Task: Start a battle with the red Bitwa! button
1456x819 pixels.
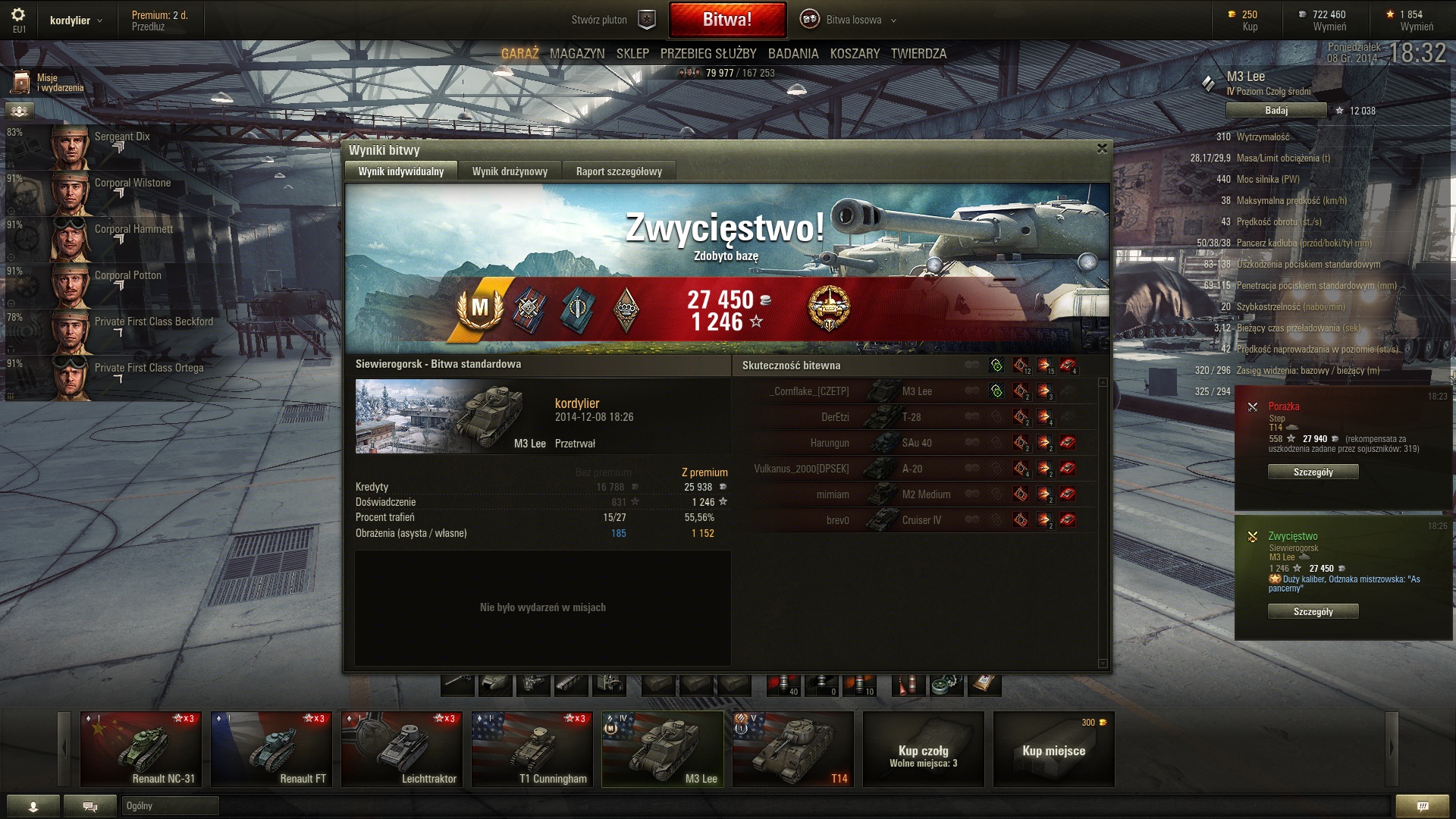Action: pyautogui.click(x=726, y=20)
